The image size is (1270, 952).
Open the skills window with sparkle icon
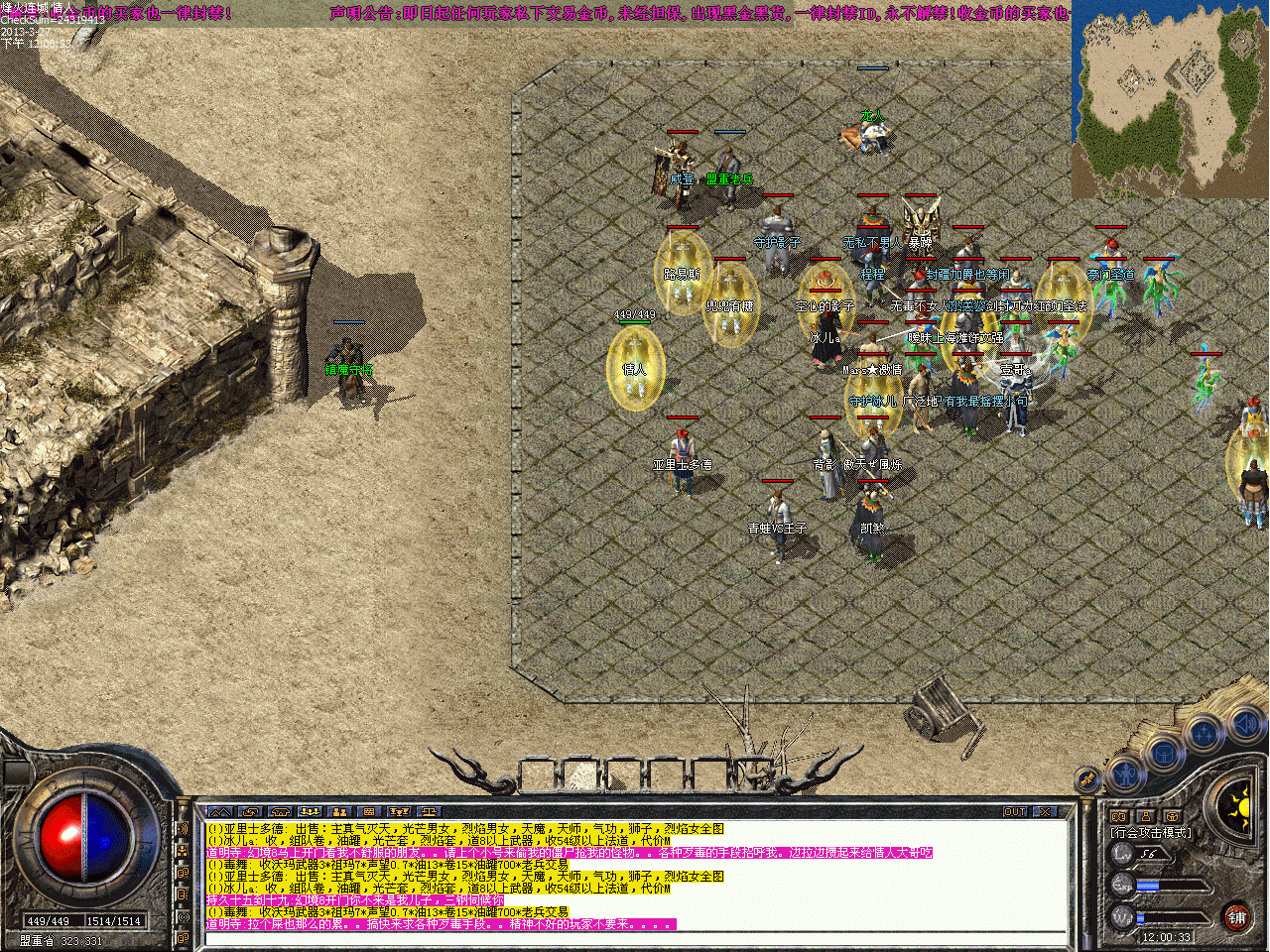coord(1203,731)
